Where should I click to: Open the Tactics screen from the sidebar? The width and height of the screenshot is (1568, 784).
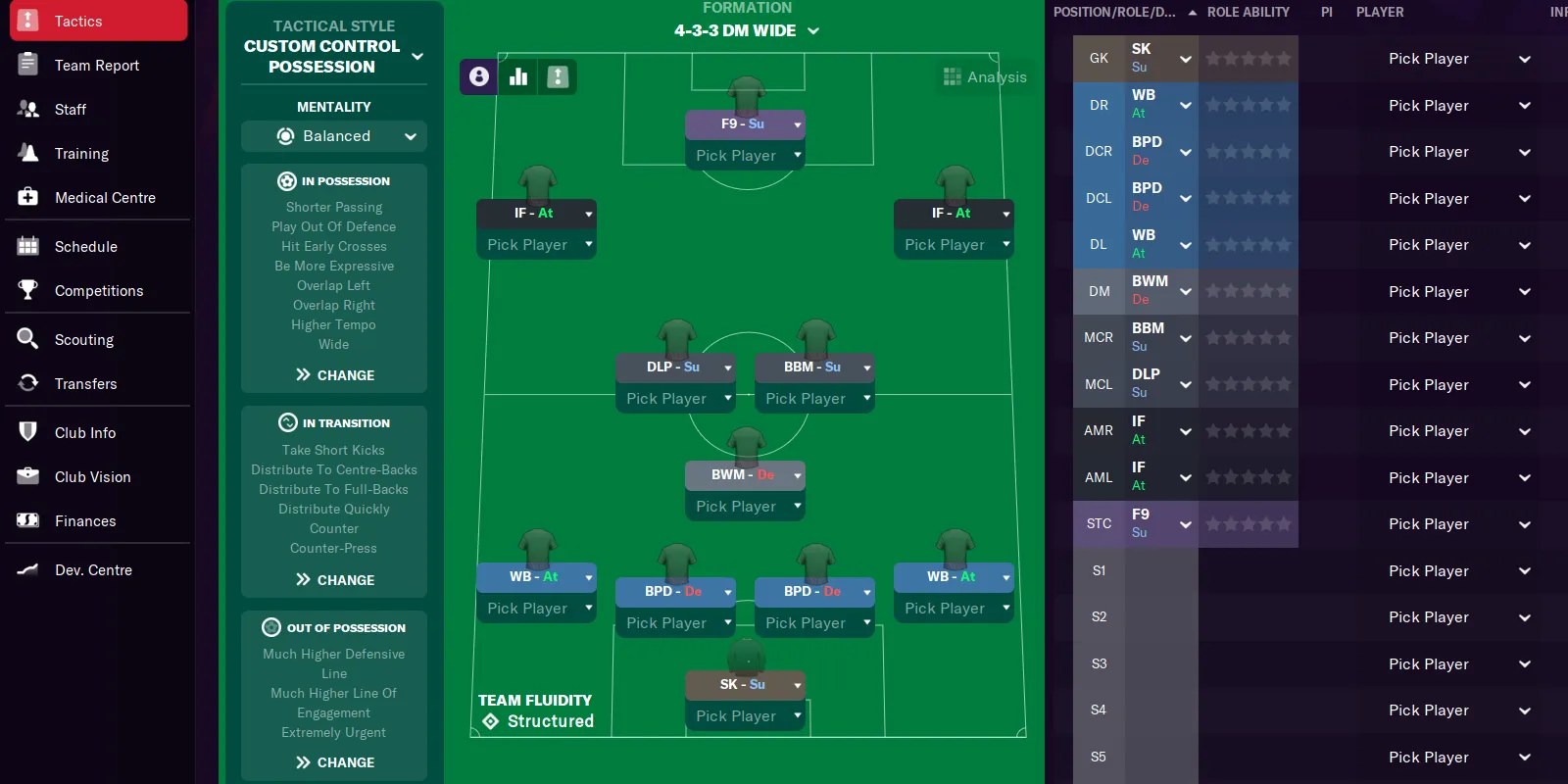pyautogui.click(x=78, y=21)
